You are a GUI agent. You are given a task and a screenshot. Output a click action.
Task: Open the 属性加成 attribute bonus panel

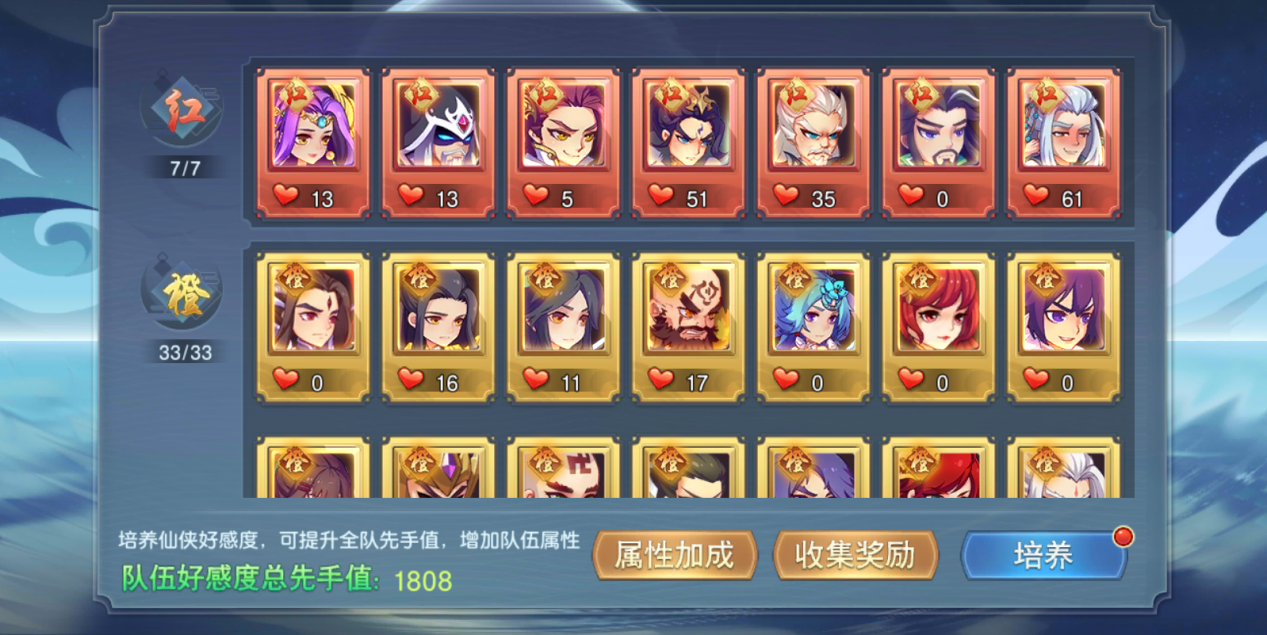pos(674,555)
